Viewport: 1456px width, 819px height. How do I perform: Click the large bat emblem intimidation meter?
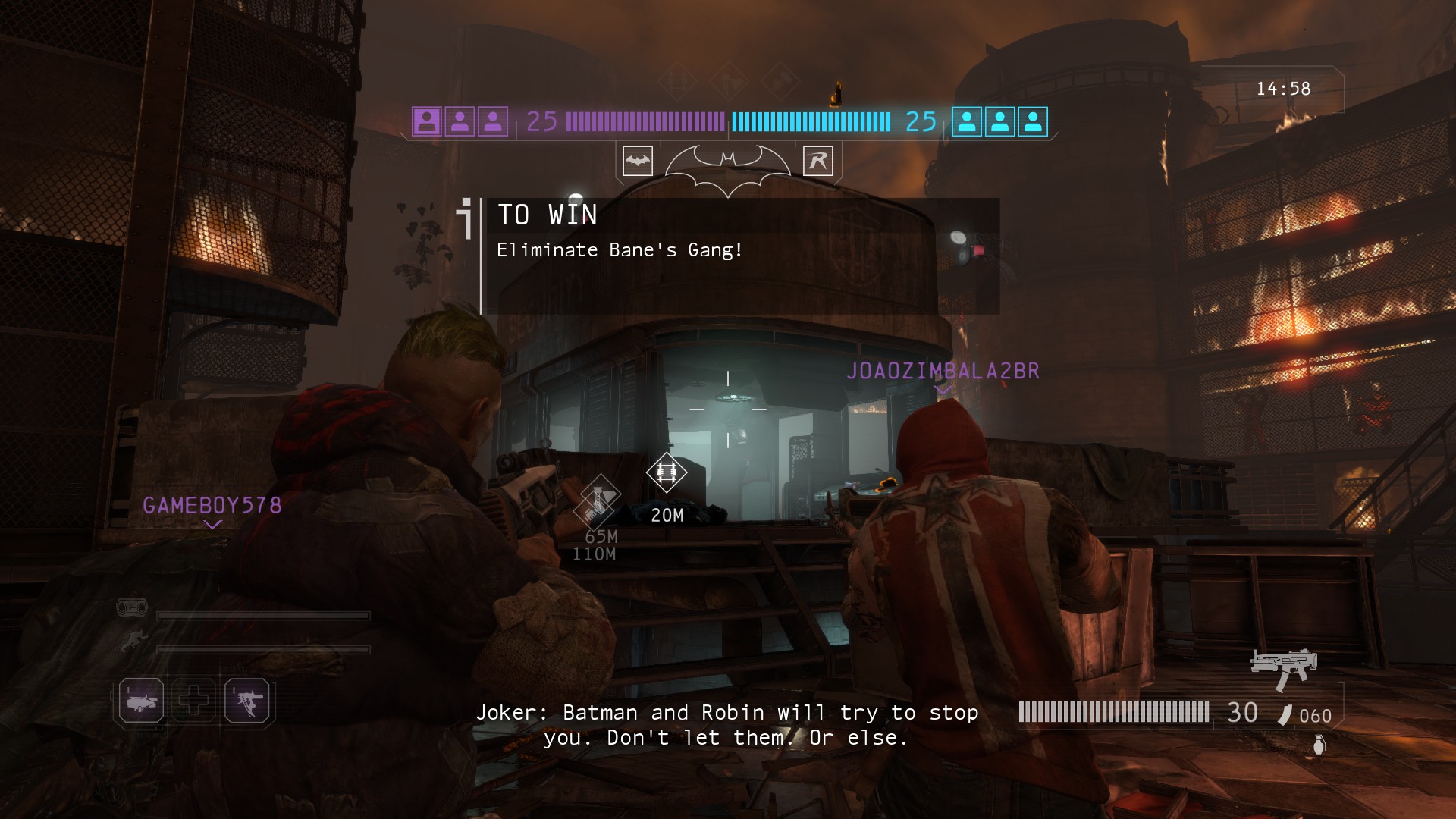click(727, 168)
